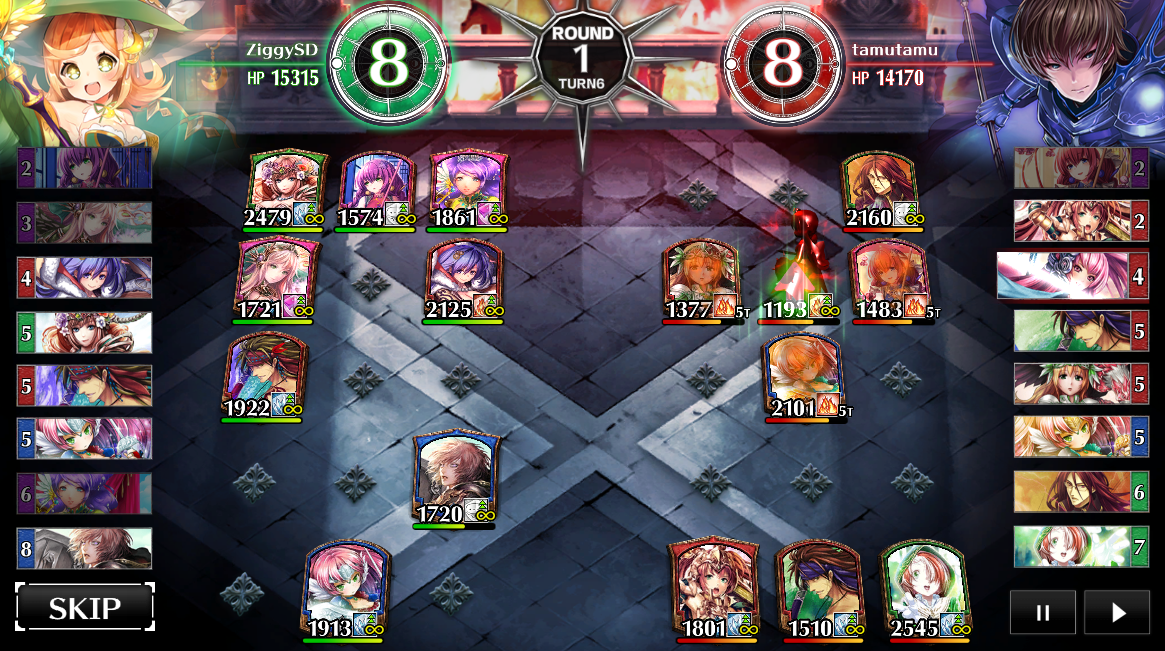Screen dimensions: 1165x651
Task: Select the enemy unit with 1801 HP
Action: pyautogui.click(x=713, y=586)
